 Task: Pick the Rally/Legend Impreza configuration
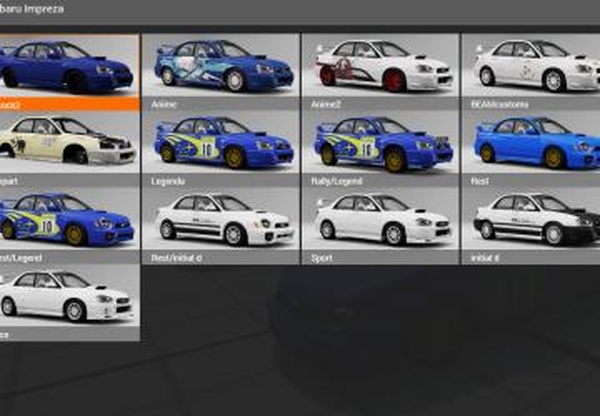[x=380, y=143]
